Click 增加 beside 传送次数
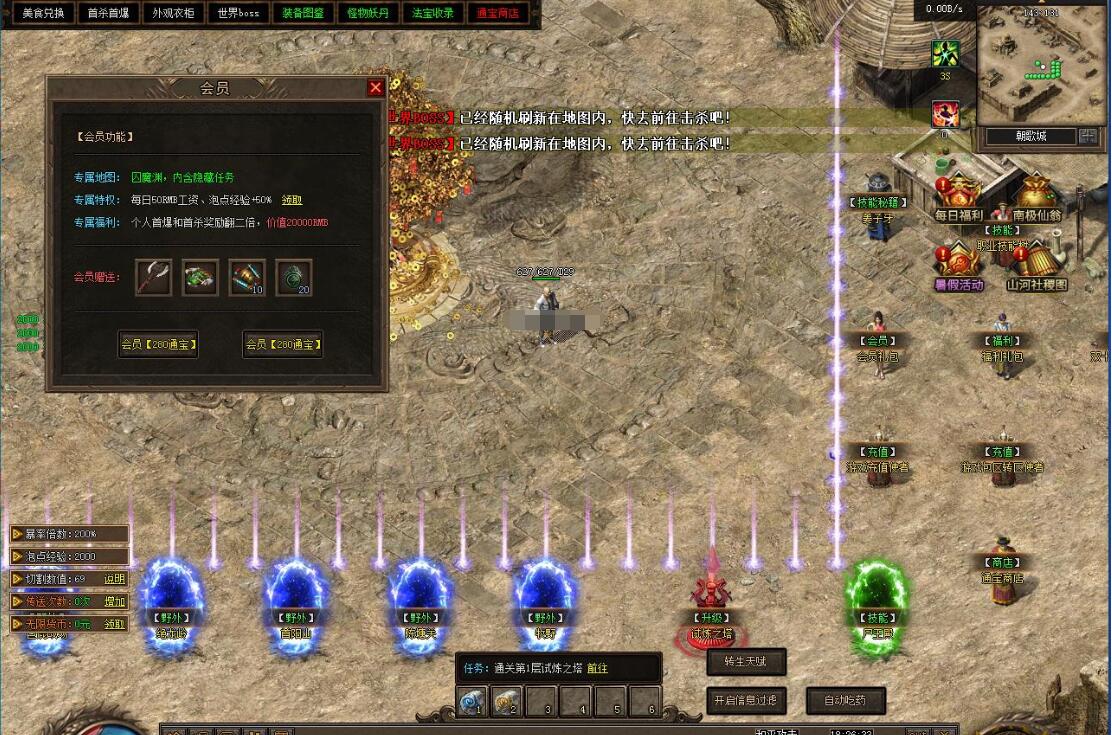 (115, 602)
